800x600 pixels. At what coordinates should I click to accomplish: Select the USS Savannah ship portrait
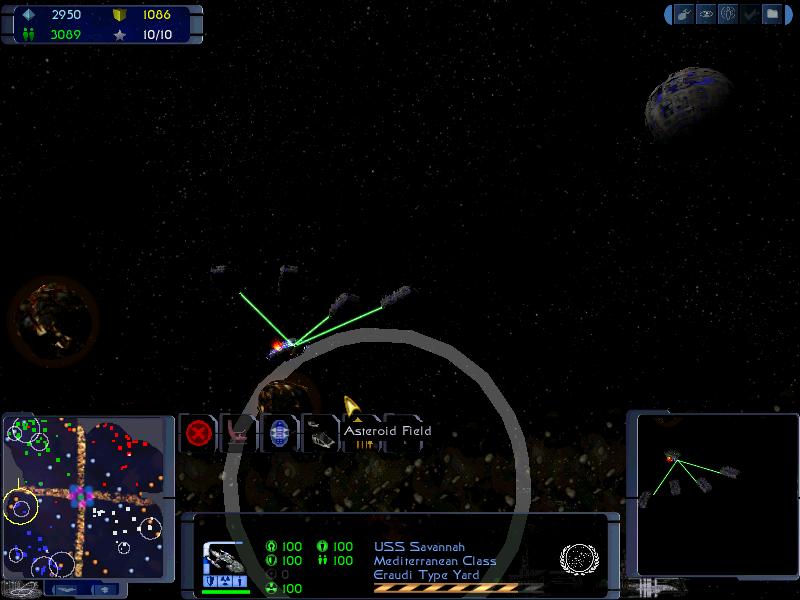[x=224, y=560]
